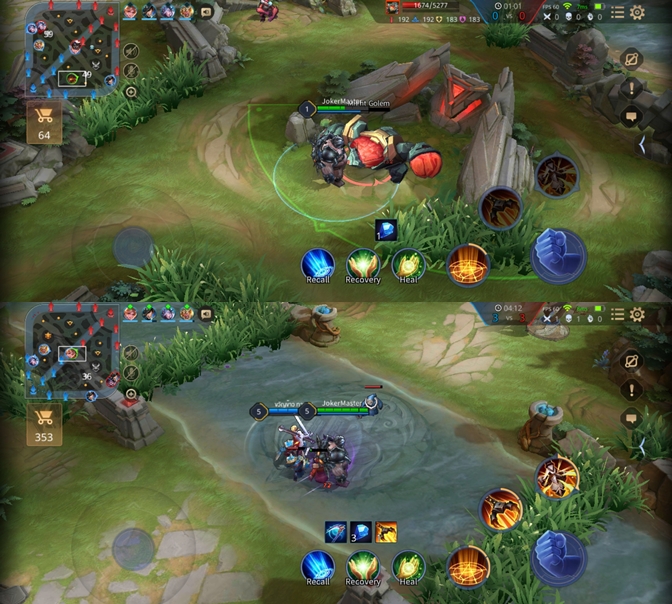The height and width of the screenshot is (604, 672).
Task: Click the minimap in the lower game view
Action: coord(72,350)
